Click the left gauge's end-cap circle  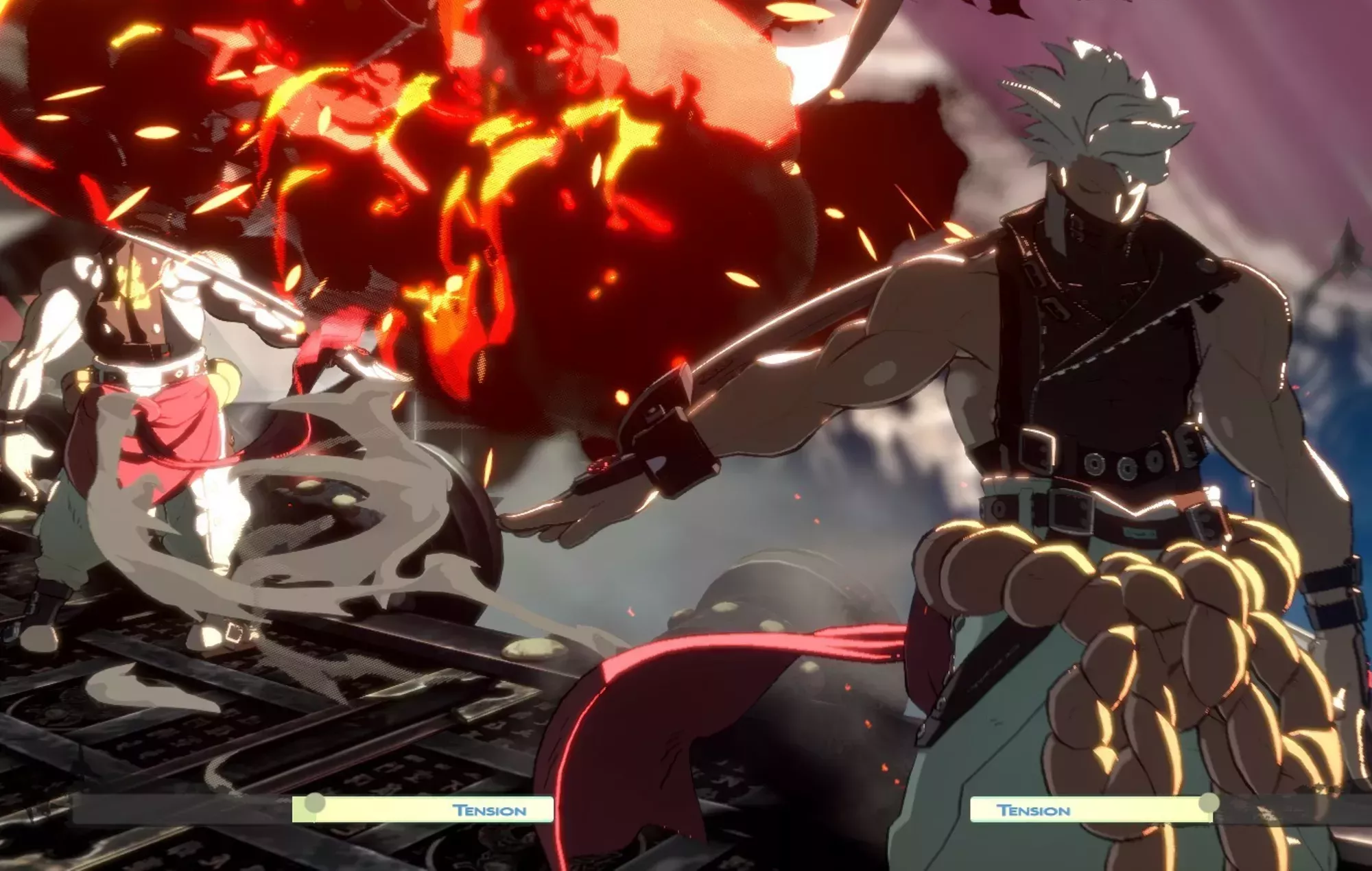[314, 802]
